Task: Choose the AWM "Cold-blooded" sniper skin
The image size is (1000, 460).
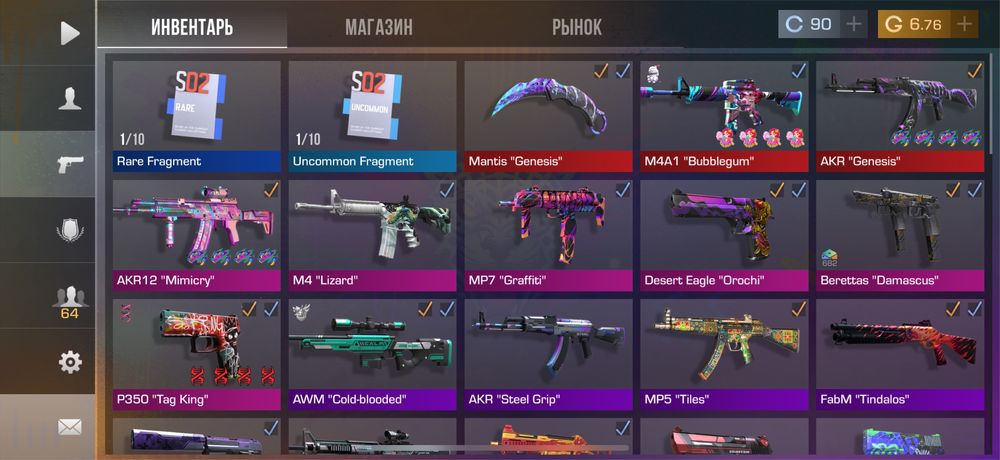Action: pyautogui.click(x=372, y=354)
